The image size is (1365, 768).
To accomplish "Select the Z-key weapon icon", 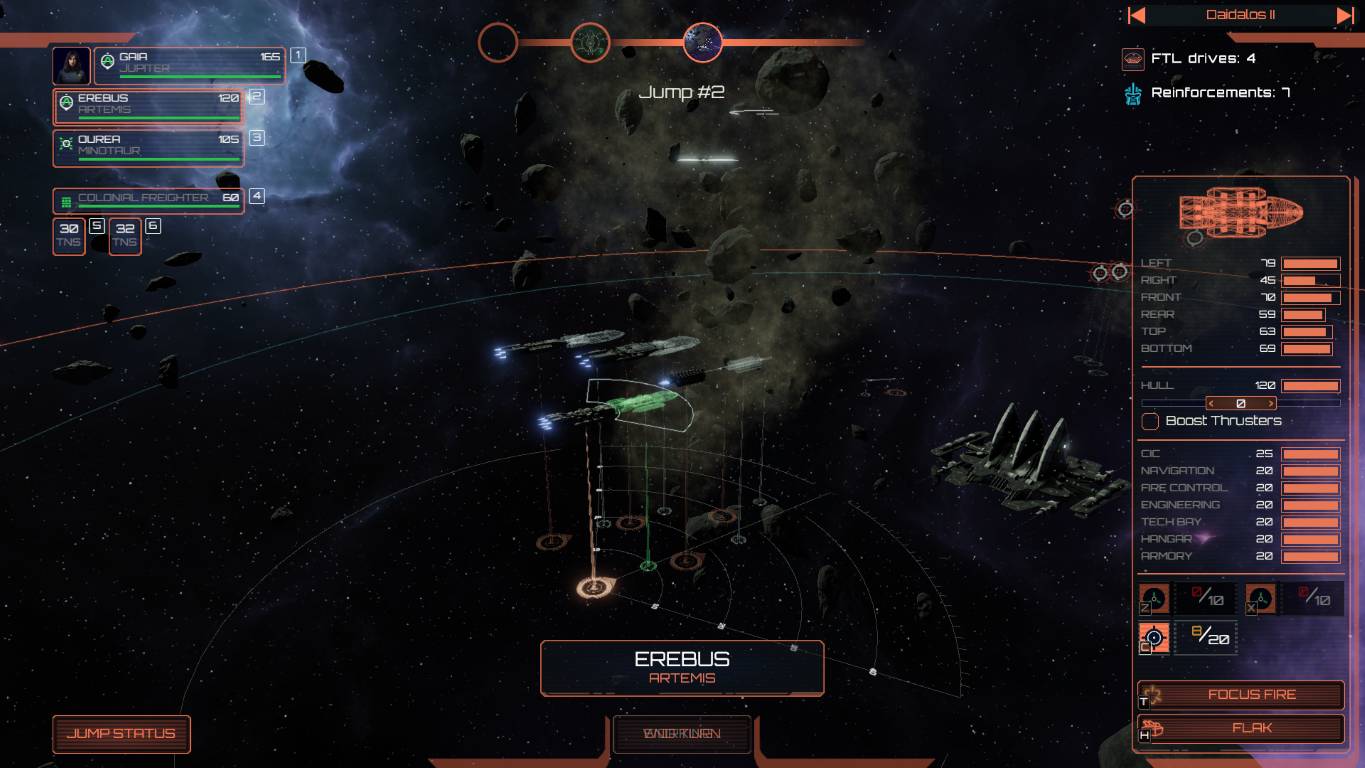I will (x=1154, y=598).
